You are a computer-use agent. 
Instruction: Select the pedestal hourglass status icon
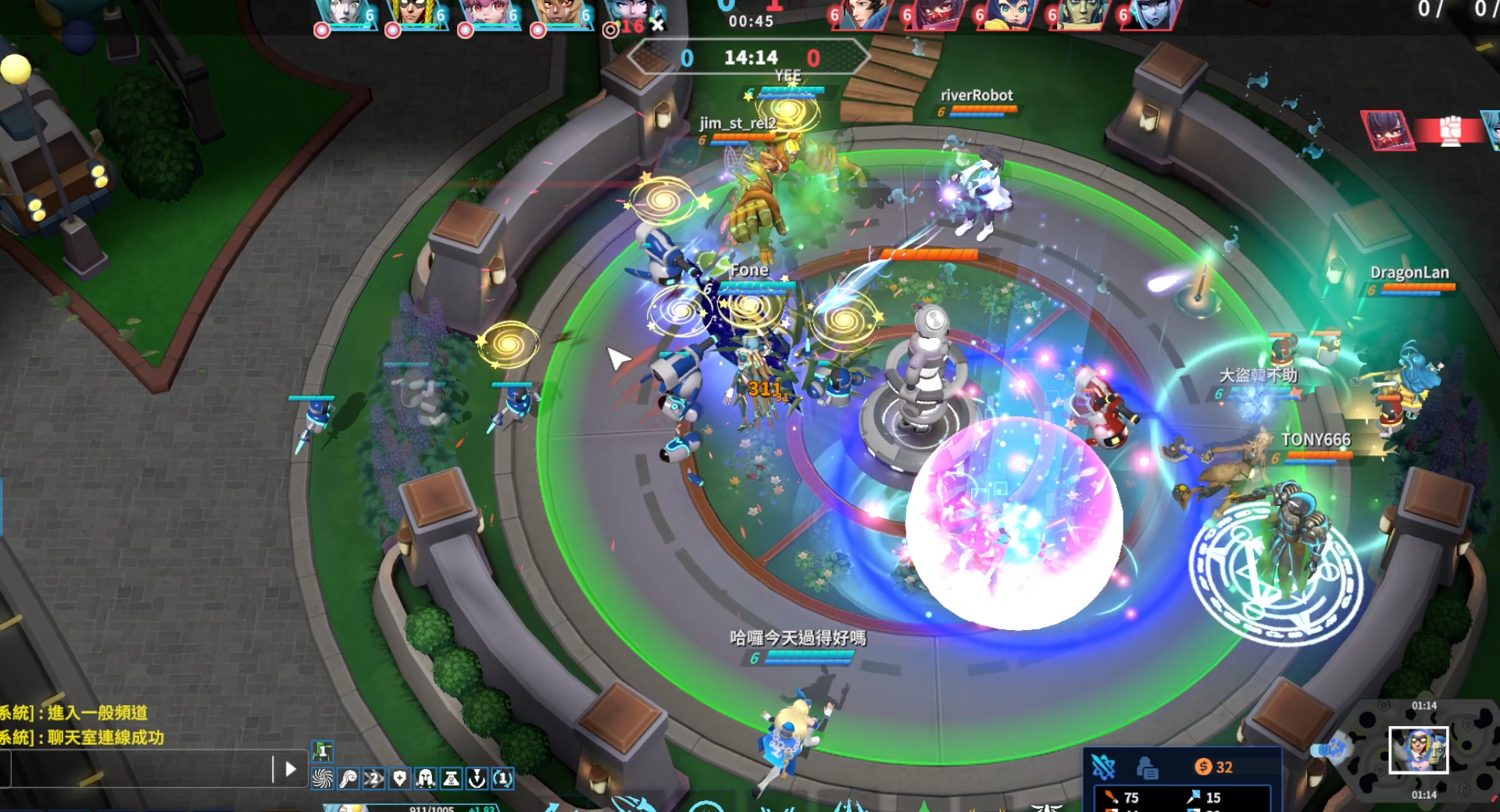451,778
